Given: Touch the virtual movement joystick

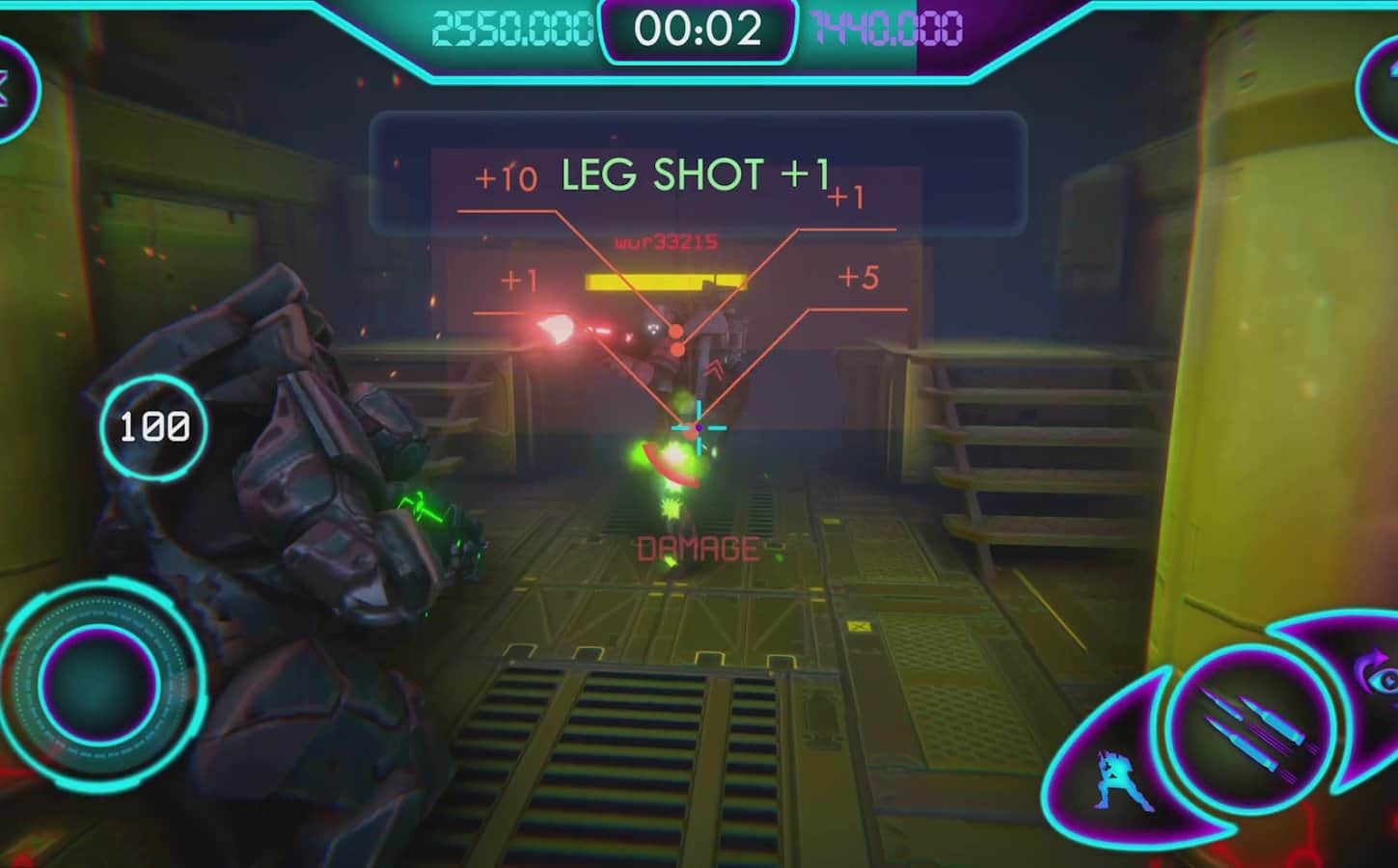Looking at the screenshot, I should click(99, 684).
